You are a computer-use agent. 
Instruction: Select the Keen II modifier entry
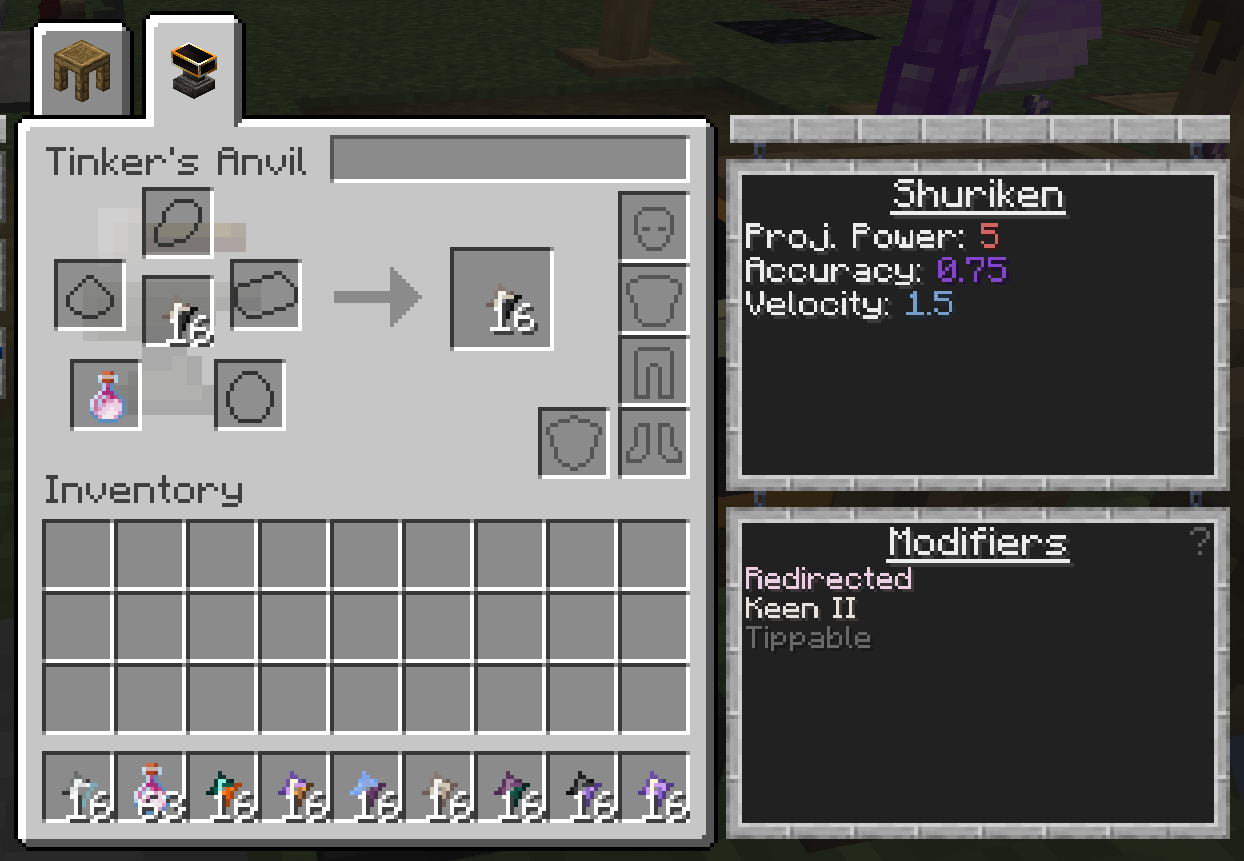pos(801,608)
